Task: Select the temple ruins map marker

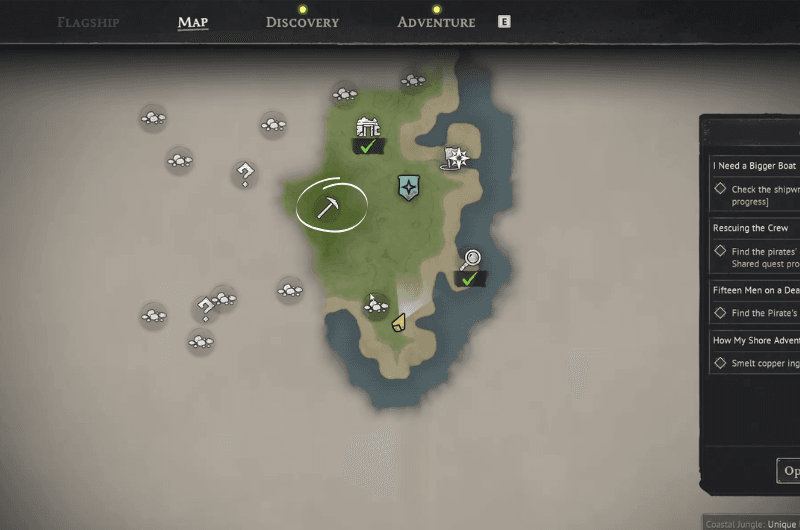Action: (368, 128)
